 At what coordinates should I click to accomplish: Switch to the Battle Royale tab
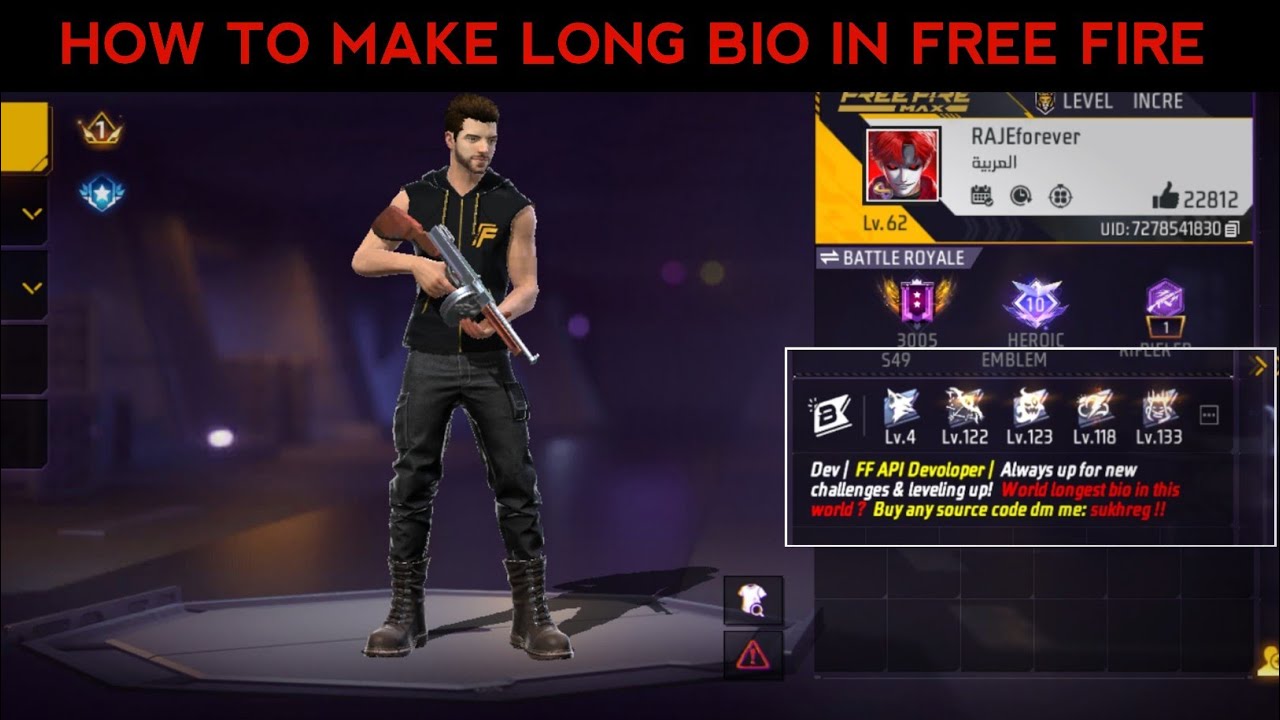pos(893,258)
